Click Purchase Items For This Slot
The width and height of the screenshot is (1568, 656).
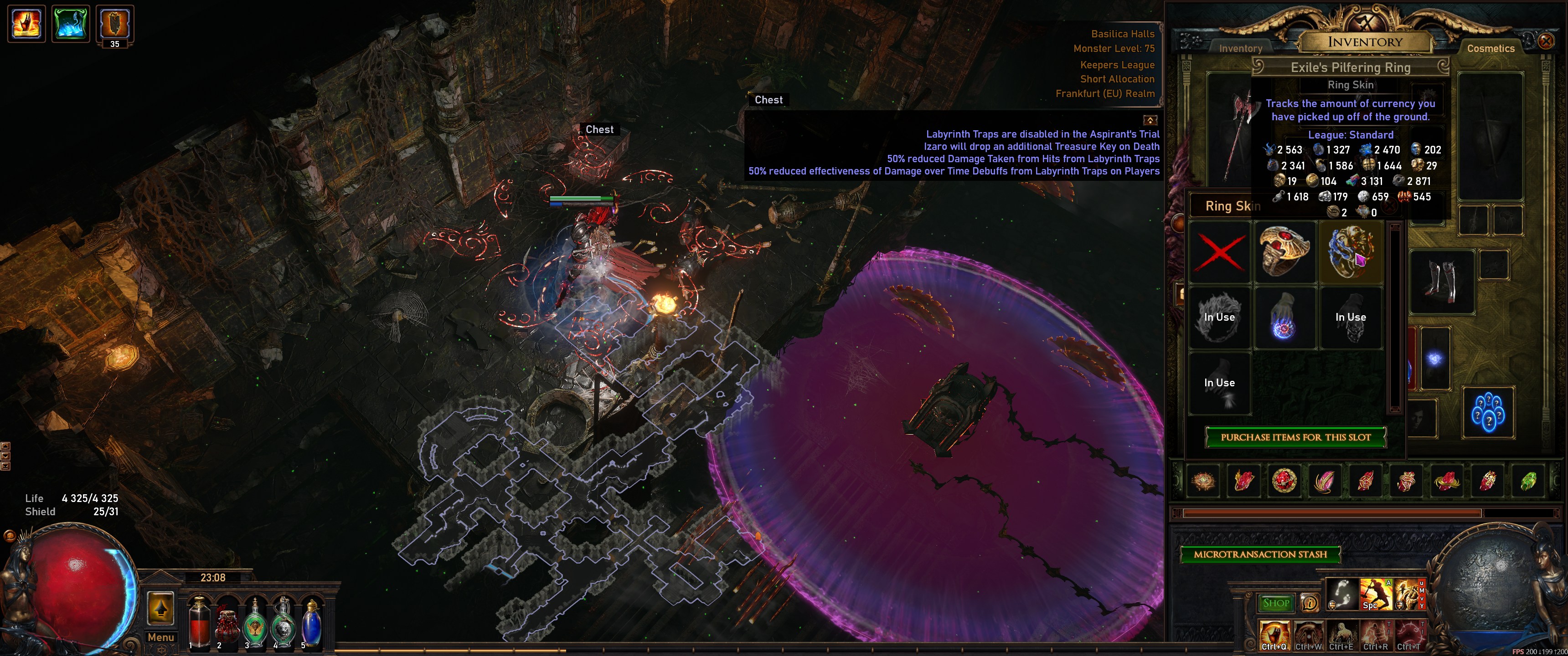point(1295,437)
